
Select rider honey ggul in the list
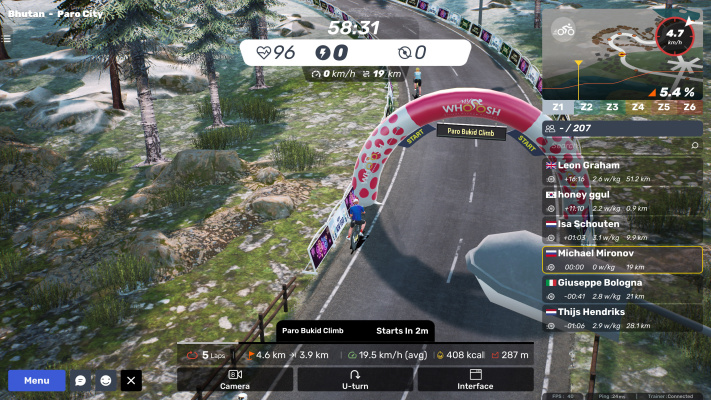(622, 201)
